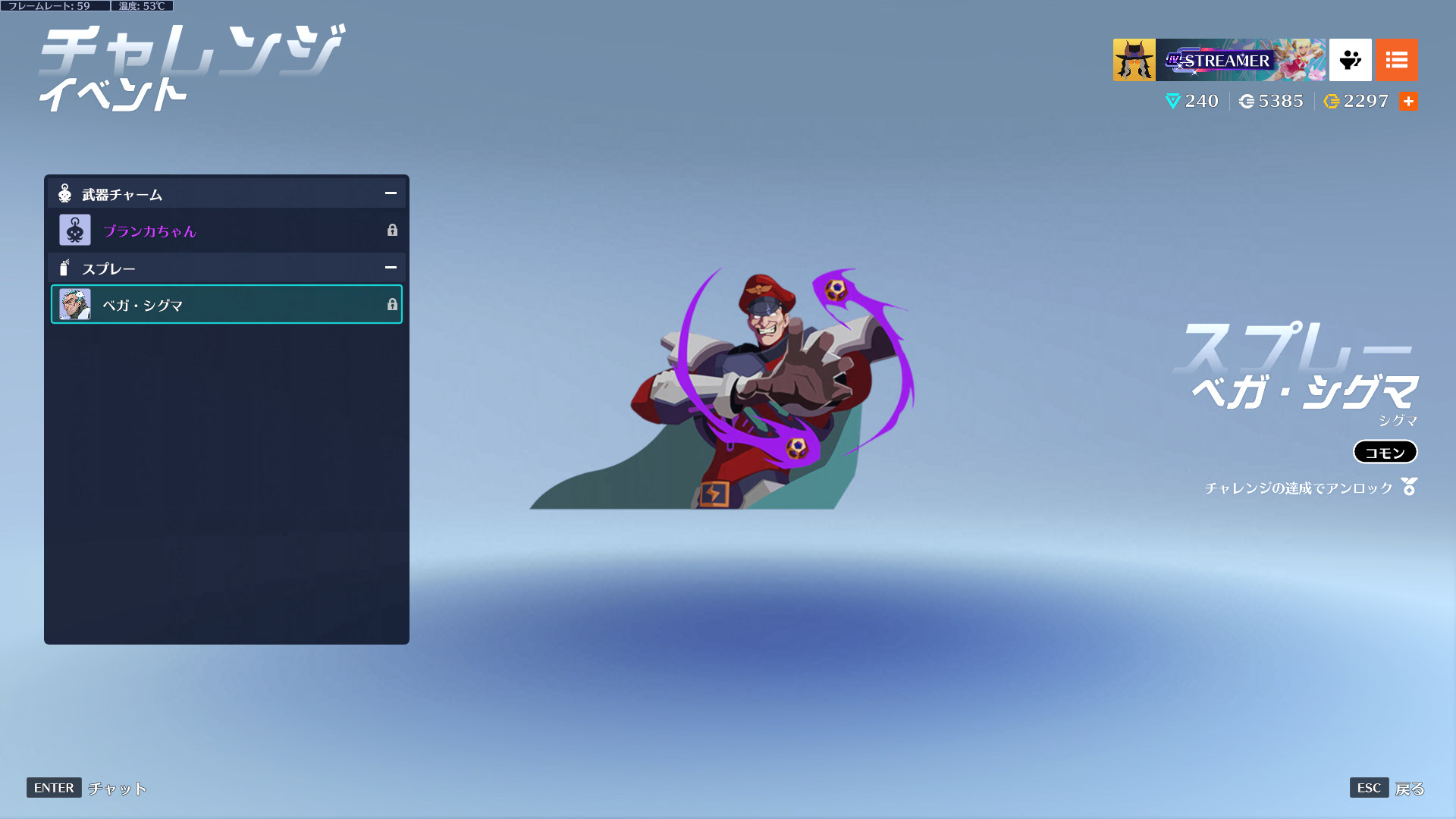Open the player profile STREAMER banner
The height and width of the screenshot is (819, 1456).
pos(1219,60)
